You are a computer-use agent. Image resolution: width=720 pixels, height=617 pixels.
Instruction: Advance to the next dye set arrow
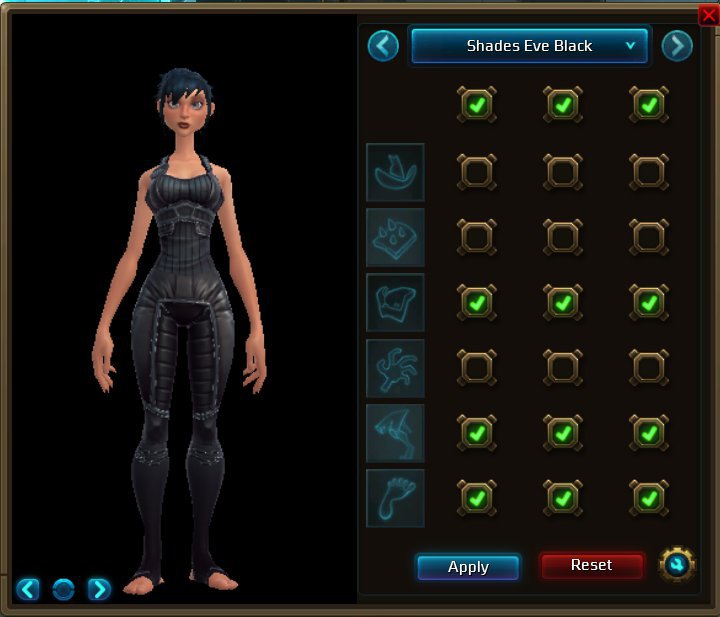(x=677, y=46)
